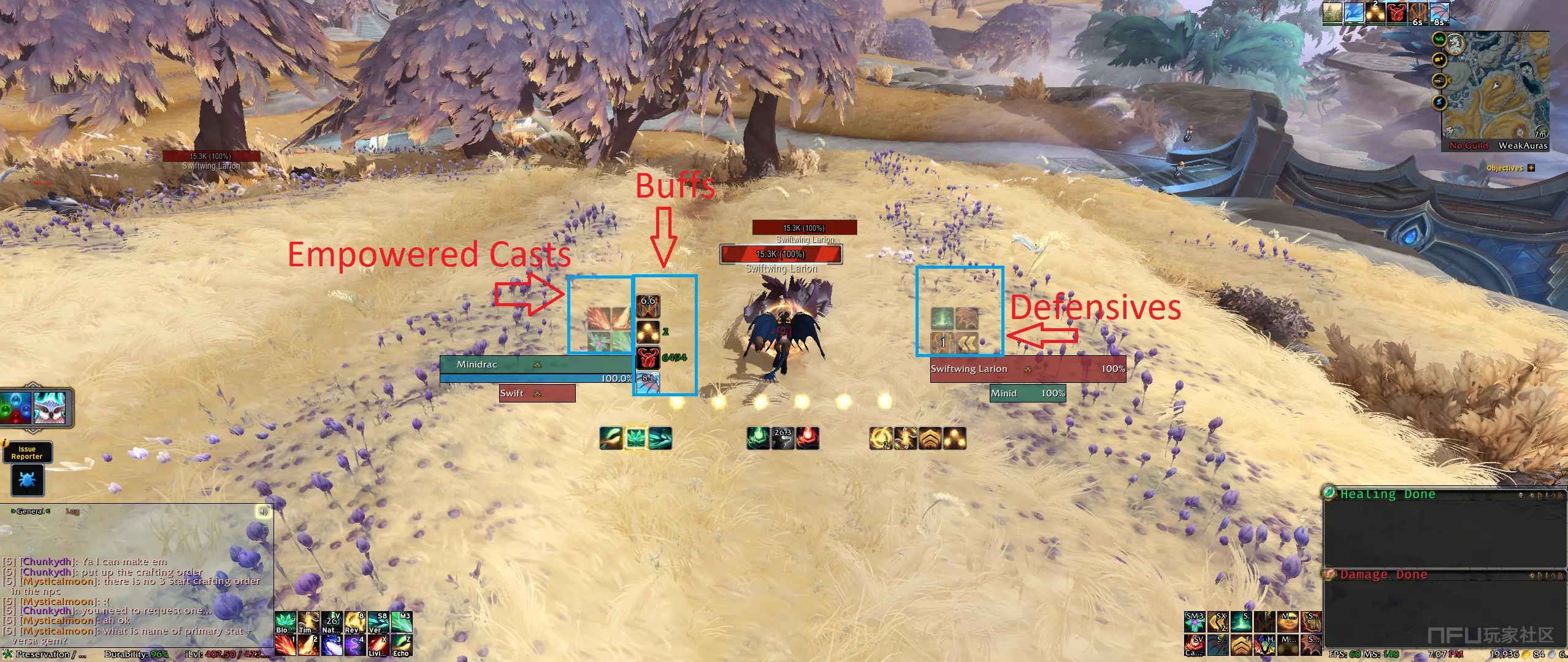Click the yellow camera minimap button
1568x662 pixels.
pos(1439,60)
